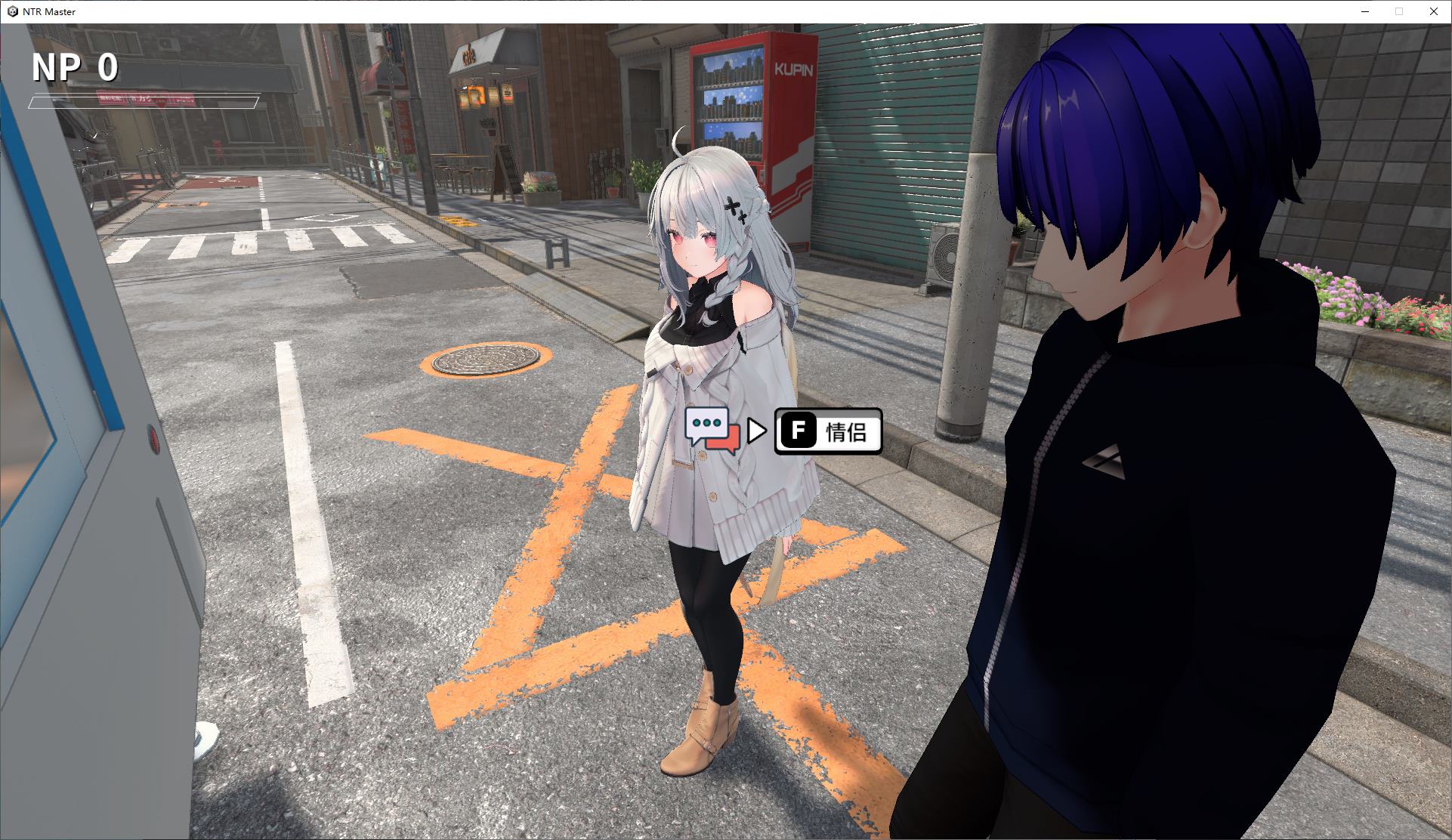The height and width of the screenshot is (840, 1452).
Task: Close the NTR Master game window
Action: (x=1433, y=11)
